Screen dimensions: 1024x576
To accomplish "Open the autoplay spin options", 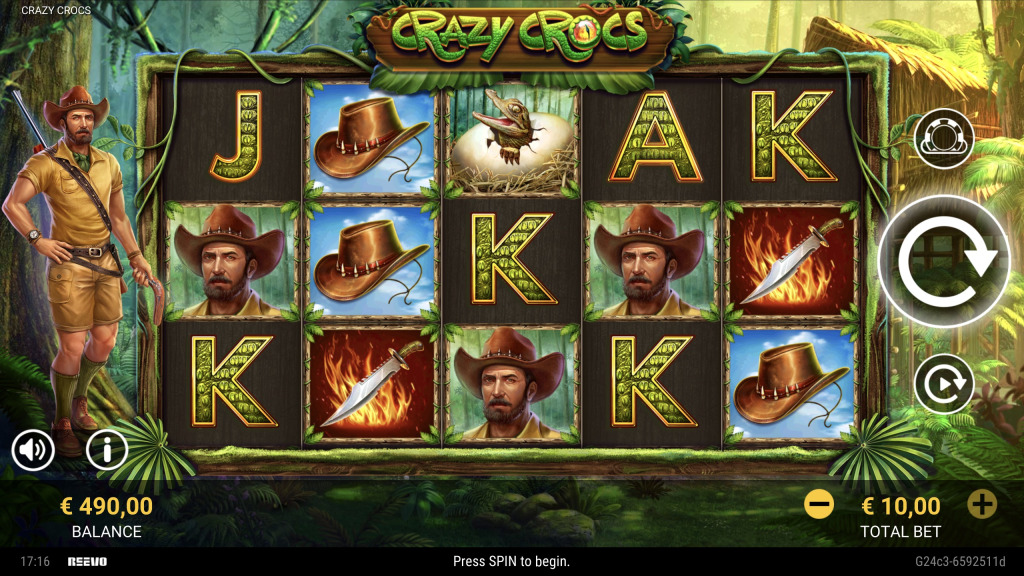I will tap(944, 384).
